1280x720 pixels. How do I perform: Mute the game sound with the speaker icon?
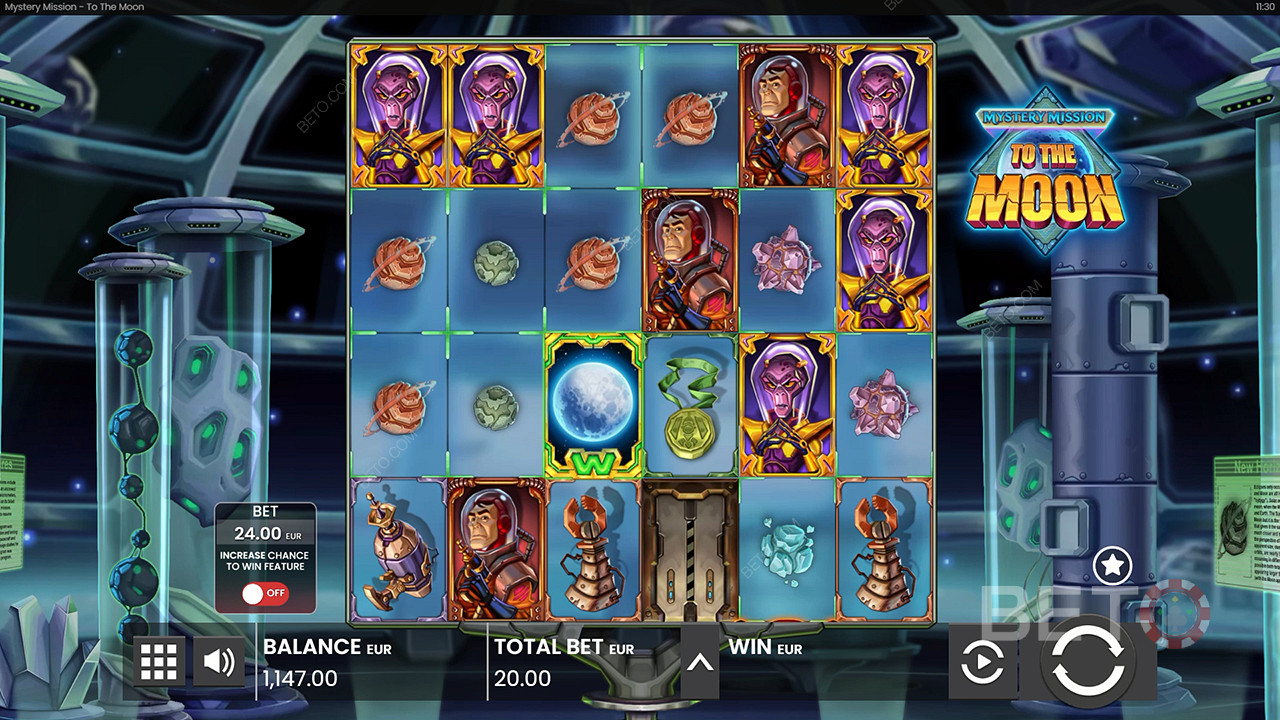pyautogui.click(x=218, y=661)
